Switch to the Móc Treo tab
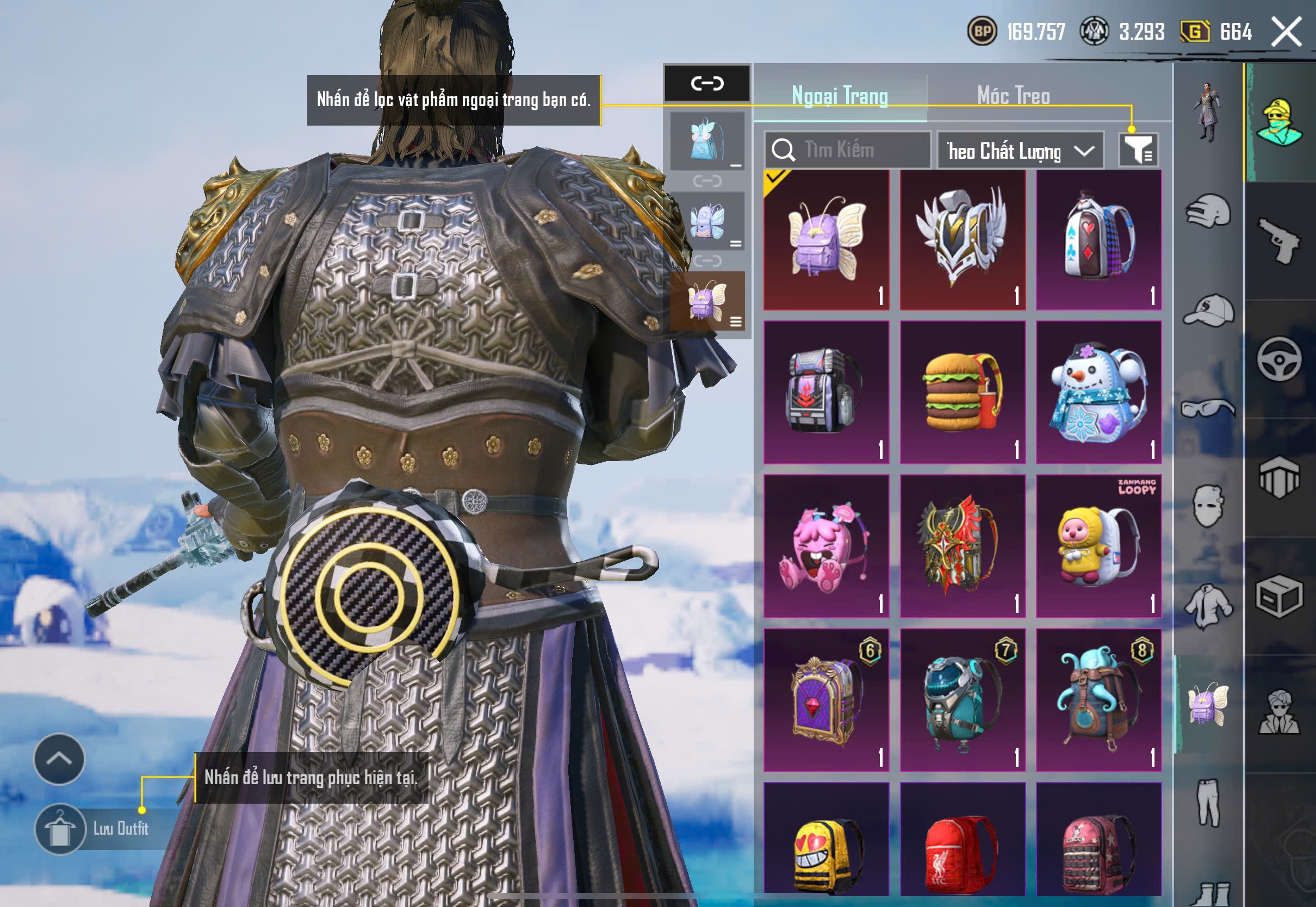The height and width of the screenshot is (907, 1316). coord(1013,96)
